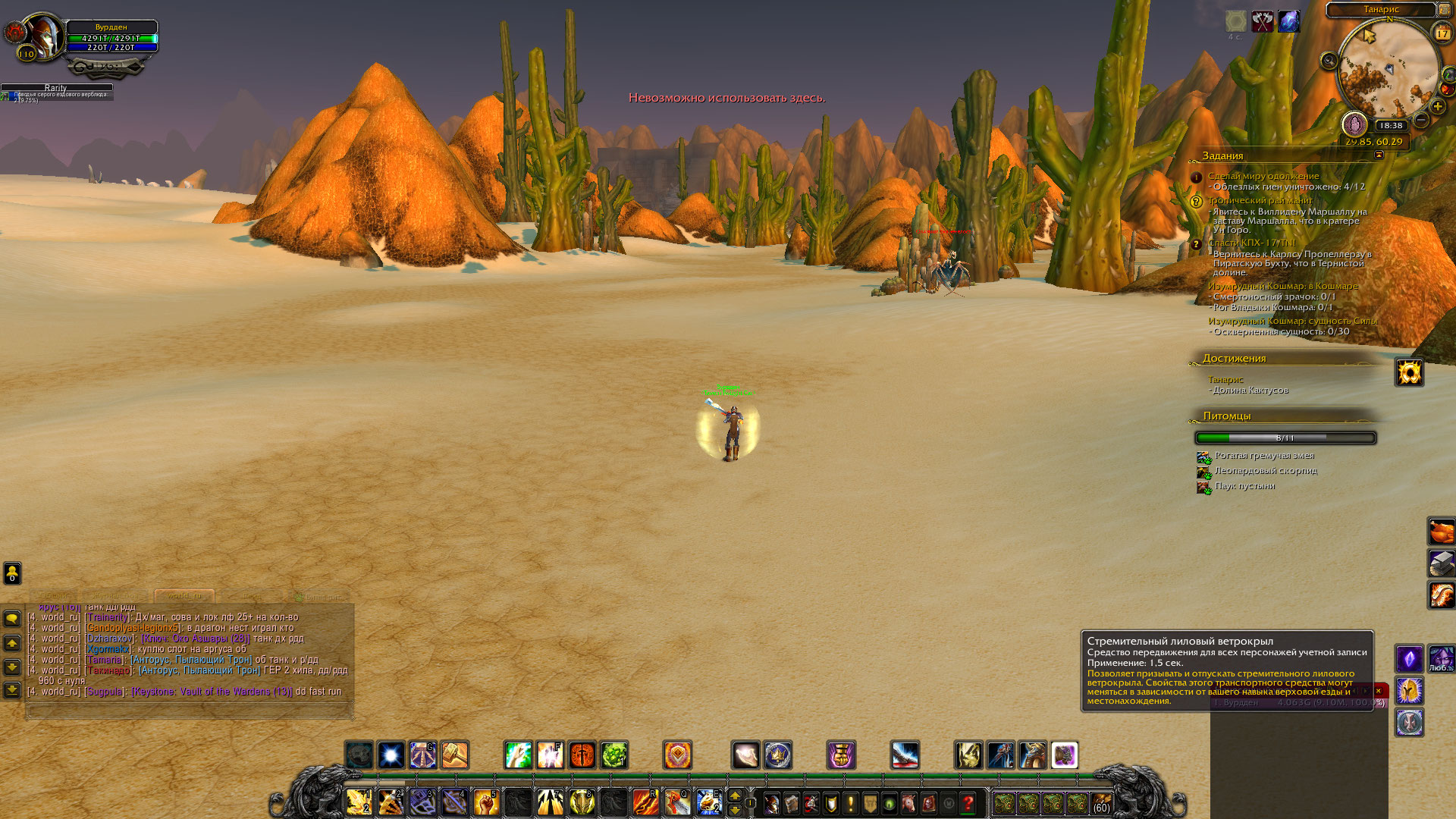The width and height of the screenshot is (1456, 819).
Task: Open the chat speech bubble menu
Action: [x=12, y=619]
